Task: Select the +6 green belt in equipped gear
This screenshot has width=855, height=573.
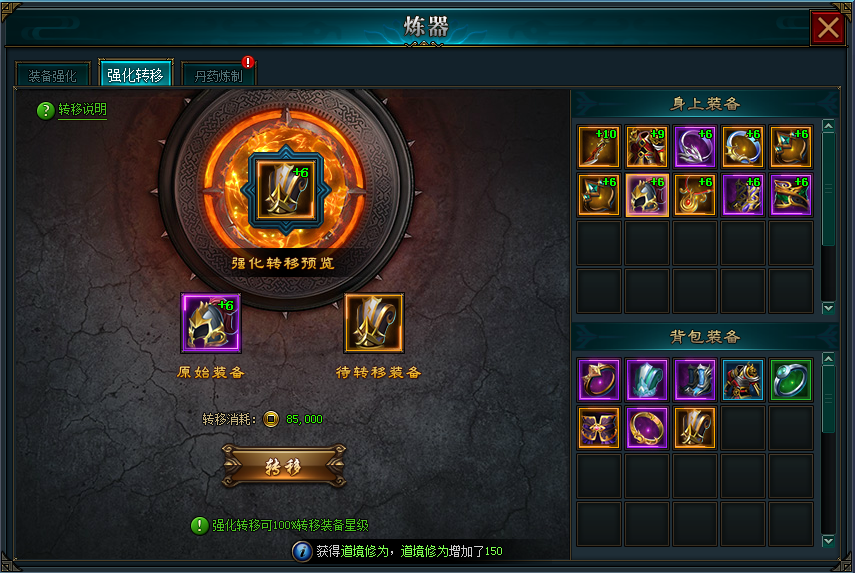Action: click(791, 195)
